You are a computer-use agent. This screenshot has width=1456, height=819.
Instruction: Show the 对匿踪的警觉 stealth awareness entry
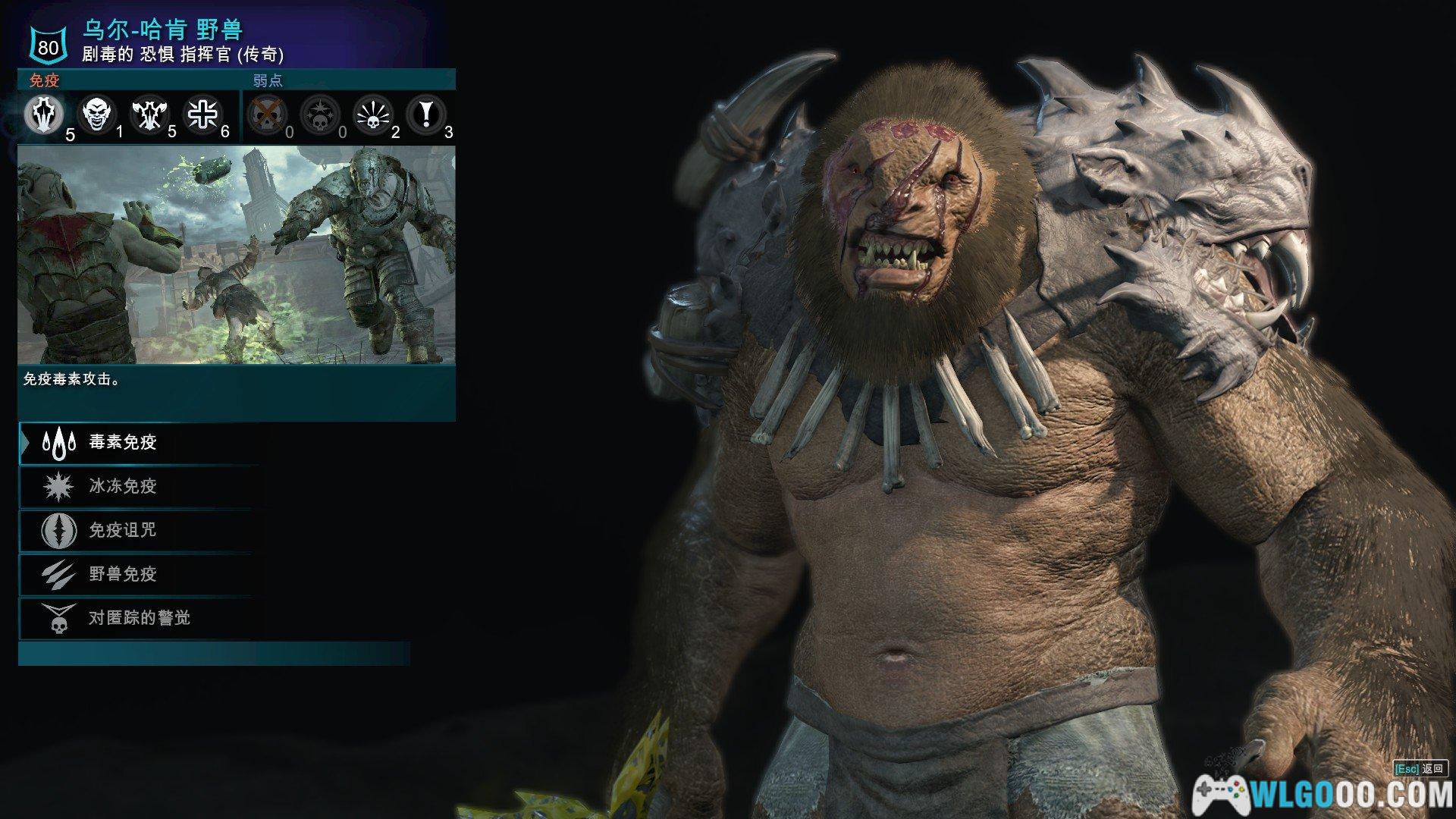[138, 619]
